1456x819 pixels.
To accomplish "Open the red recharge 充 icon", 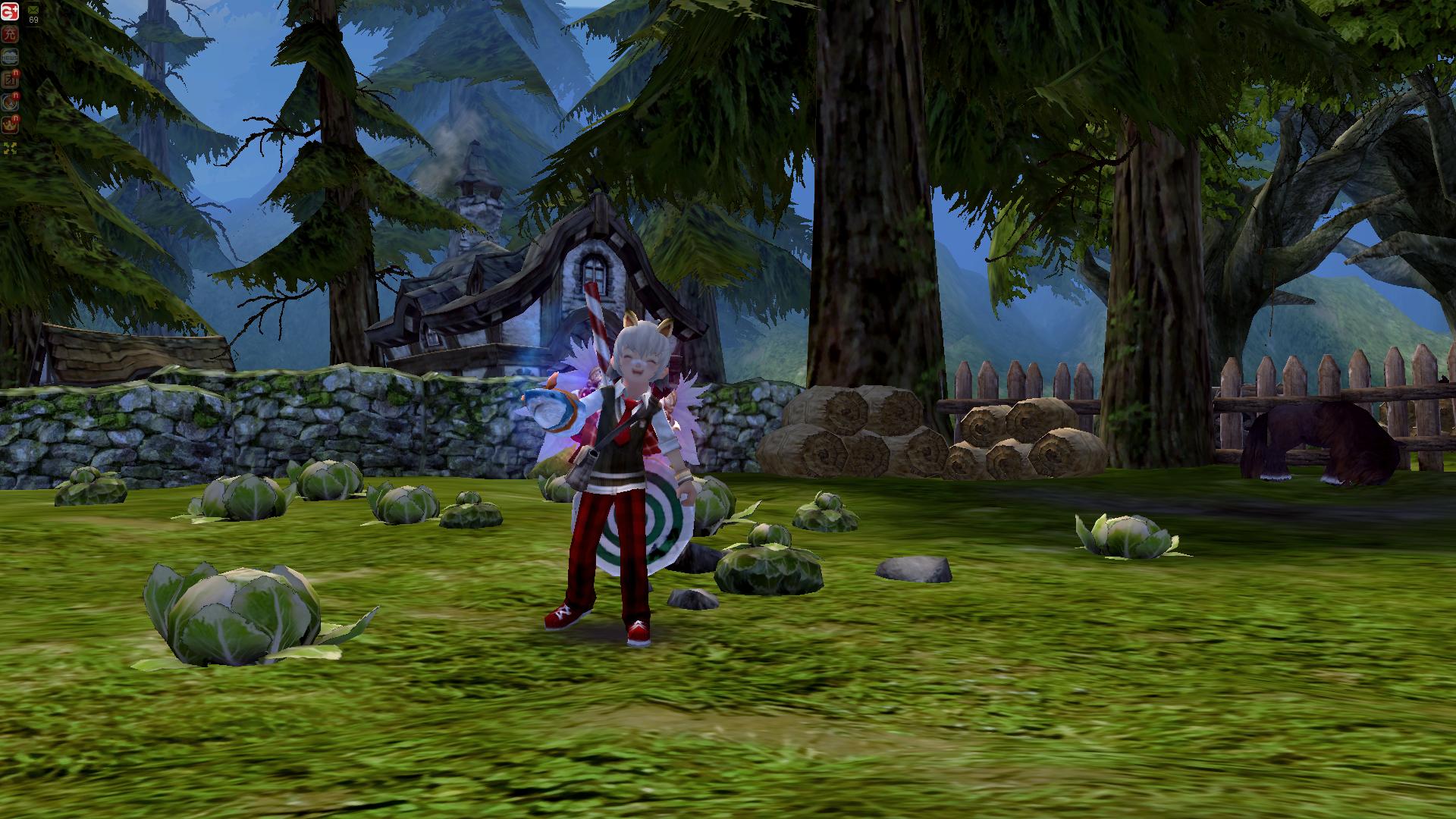I will 10,34.
